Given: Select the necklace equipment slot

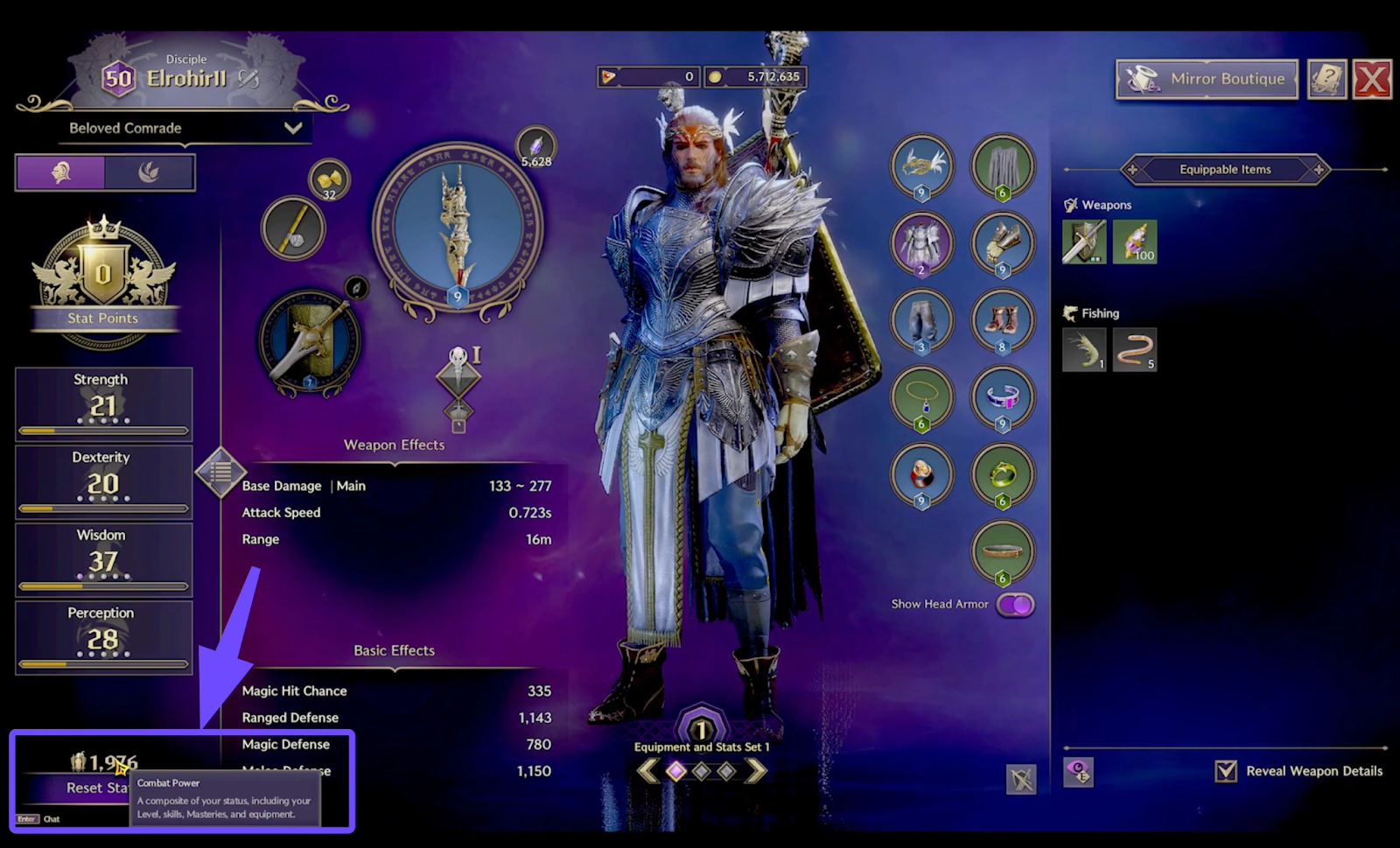Looking at the screenshot, I should 921,396.
